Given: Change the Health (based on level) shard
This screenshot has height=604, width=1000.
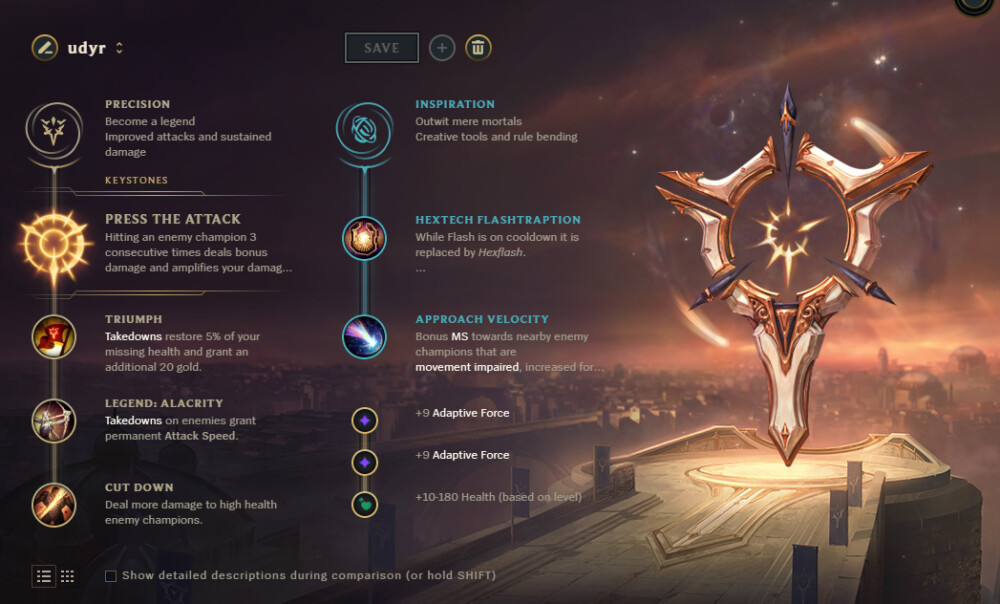Looking at the screenshot, I should (x=365, y=504).
